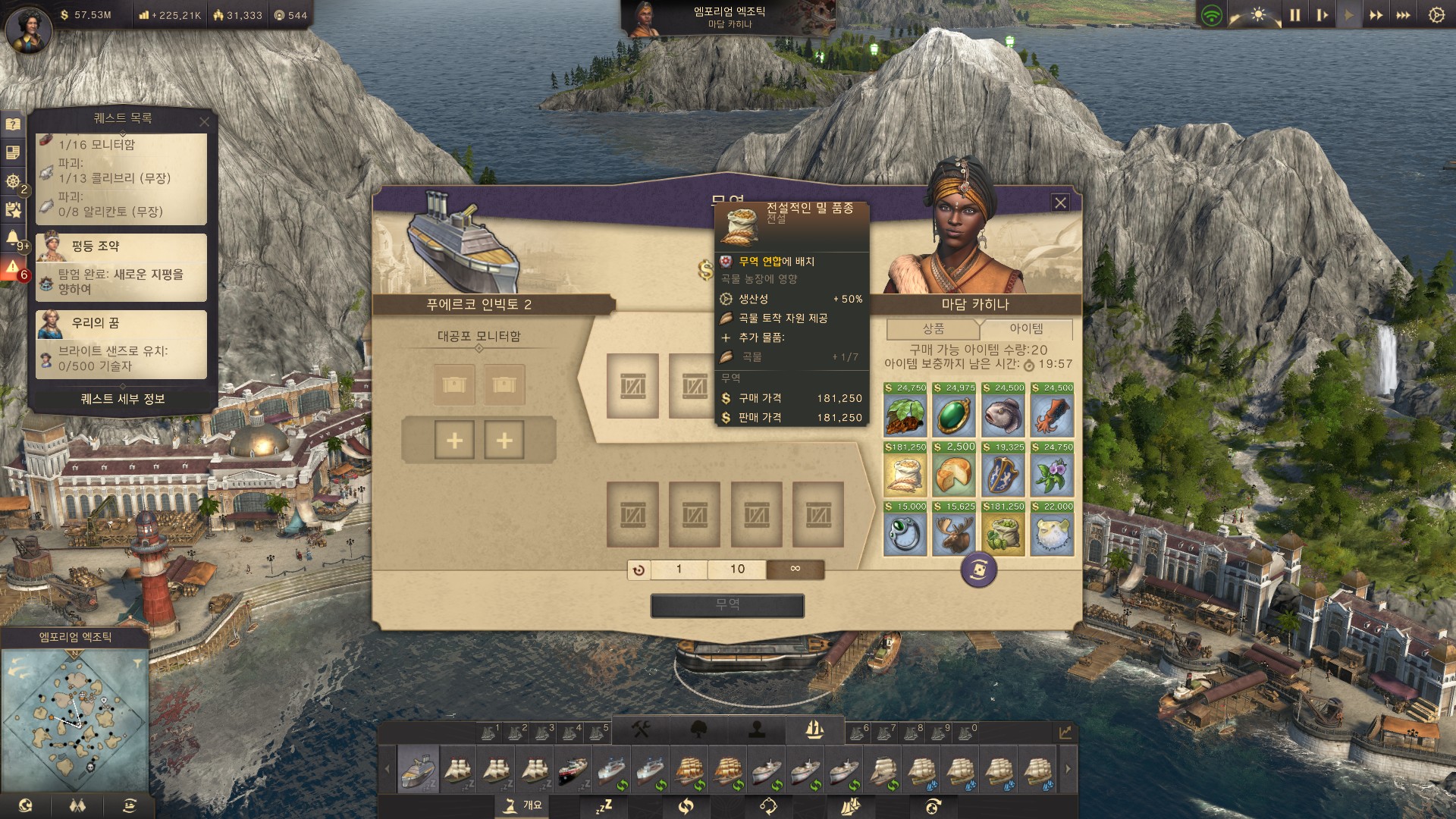Buy the silver ring item for 15,000
1456x819 pixels.
pyautogui.click(x=905, y=534)
